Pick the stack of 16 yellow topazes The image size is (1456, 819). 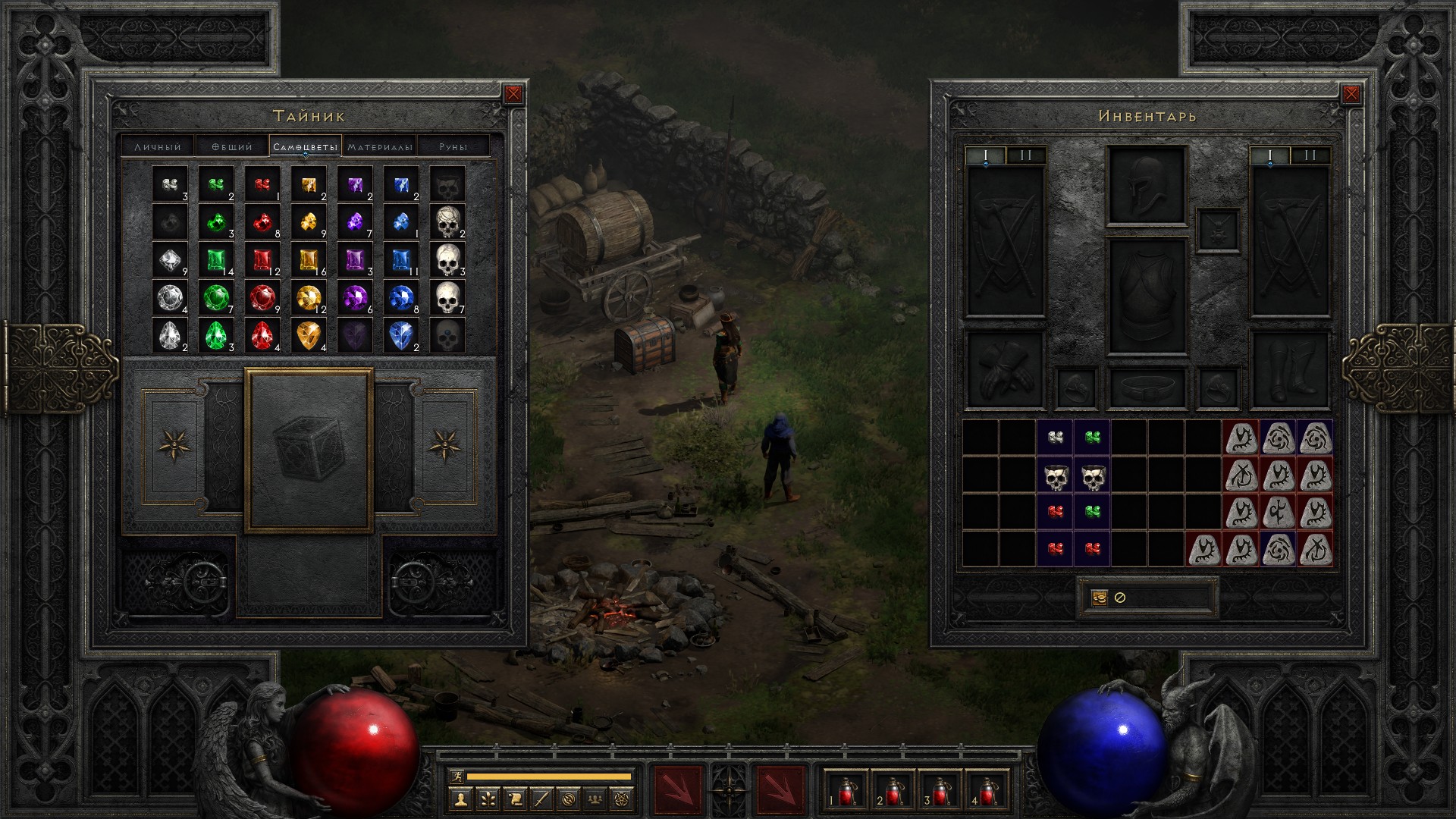[309, 260]
